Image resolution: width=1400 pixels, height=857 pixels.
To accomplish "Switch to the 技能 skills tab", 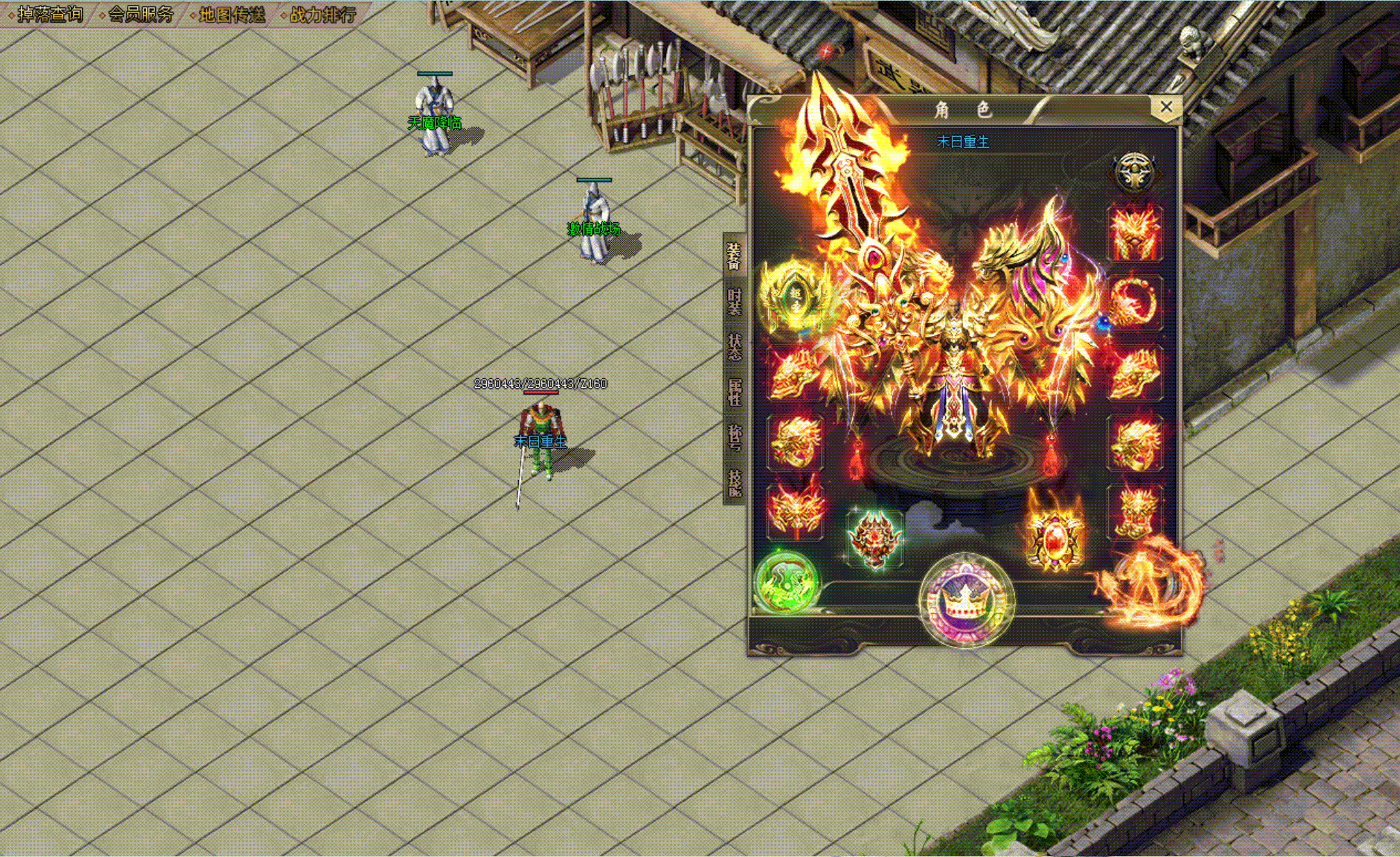I will (x=734, y=482).
